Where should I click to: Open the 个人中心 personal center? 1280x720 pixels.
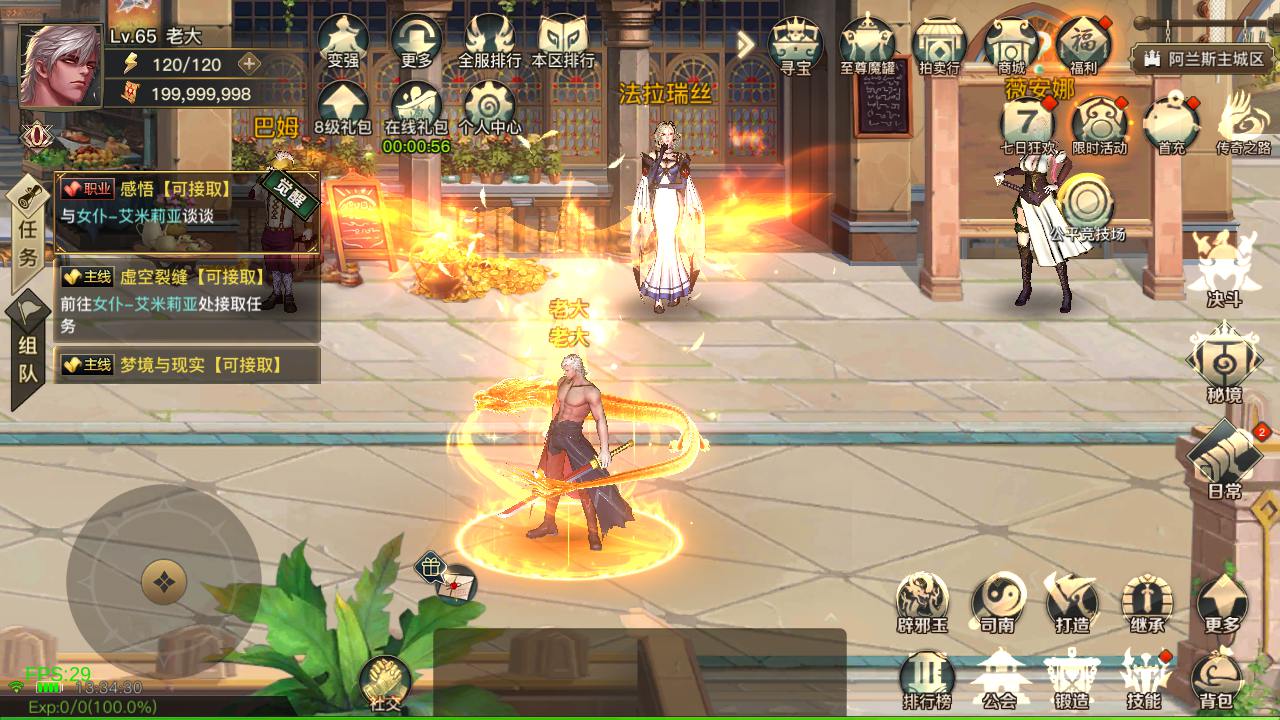(490, 107)
